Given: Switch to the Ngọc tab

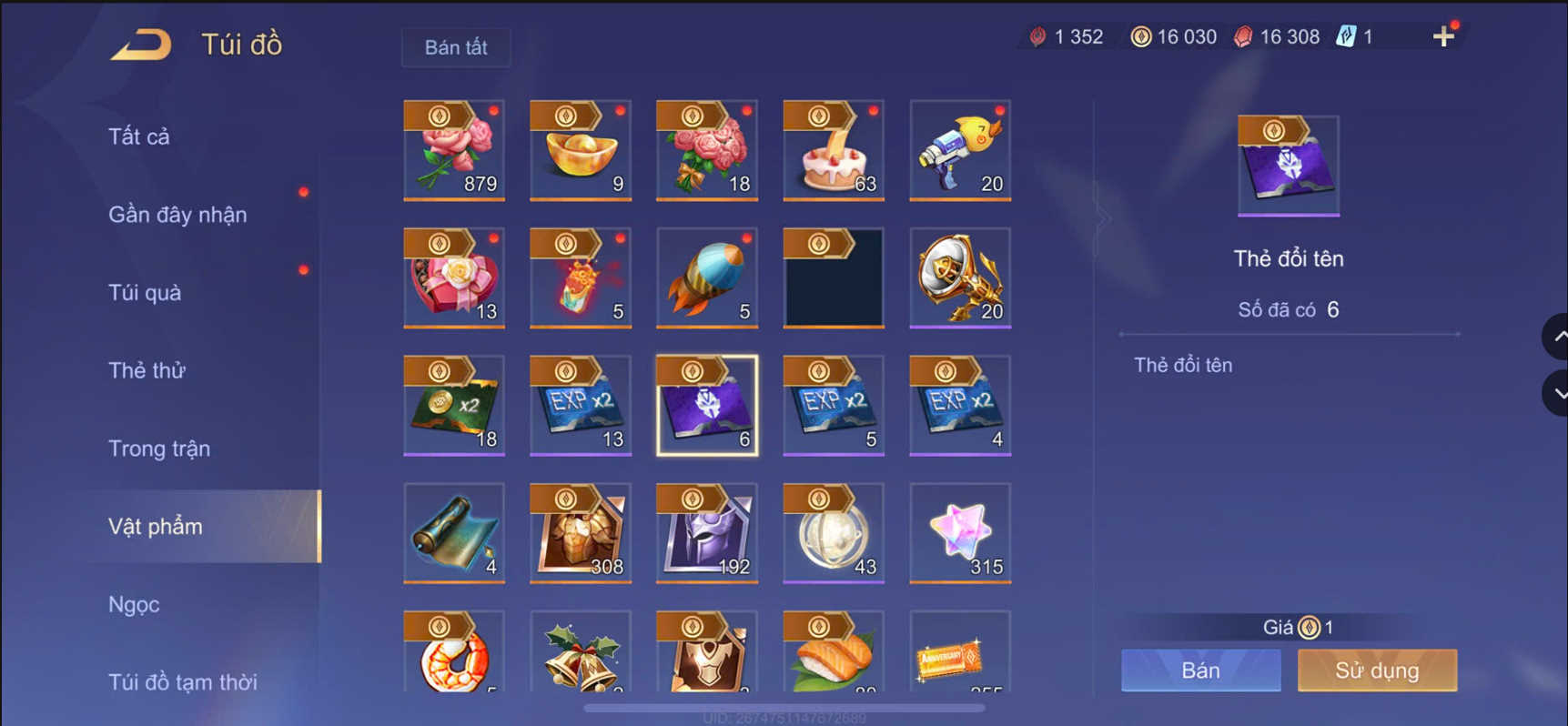Looking at the screenshot, I should click(x=134, y=603).
